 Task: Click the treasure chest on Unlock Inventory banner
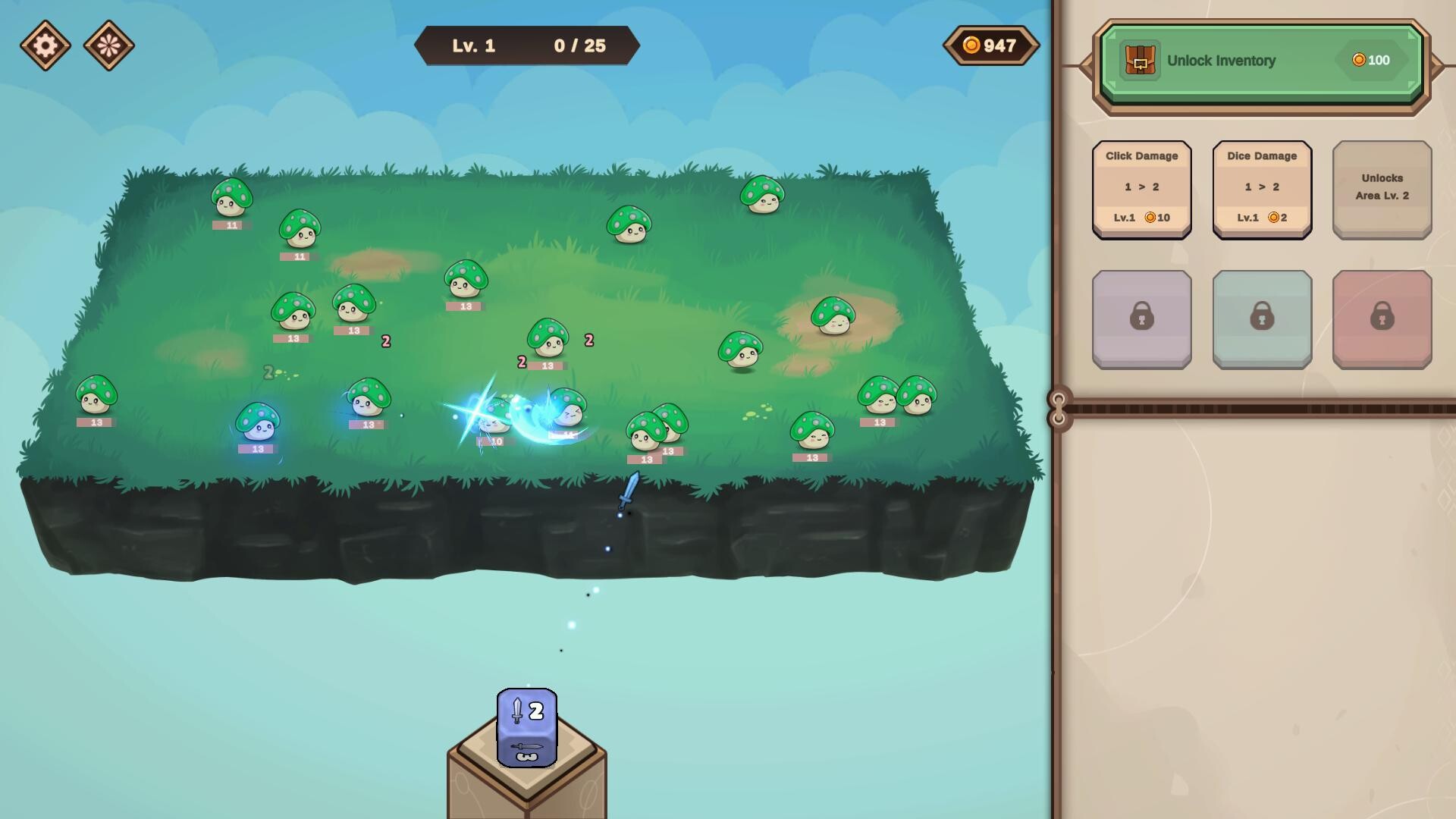tap(1140, 60)
